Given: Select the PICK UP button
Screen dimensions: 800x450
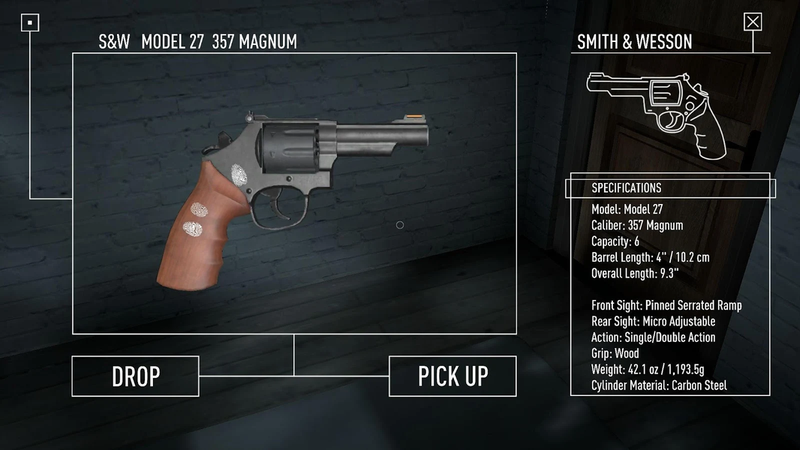Looking at the screenshot, I should click(453, 376).
